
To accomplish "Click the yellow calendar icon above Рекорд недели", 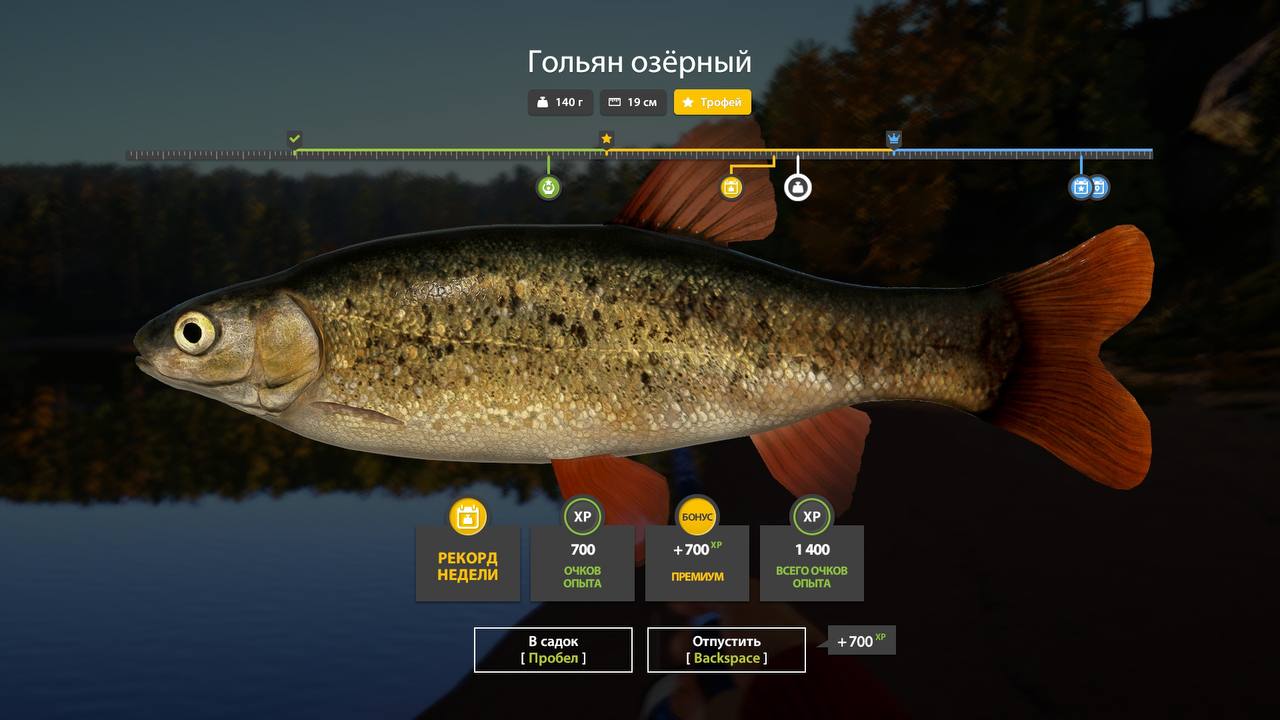I will [x=467, y=517].
